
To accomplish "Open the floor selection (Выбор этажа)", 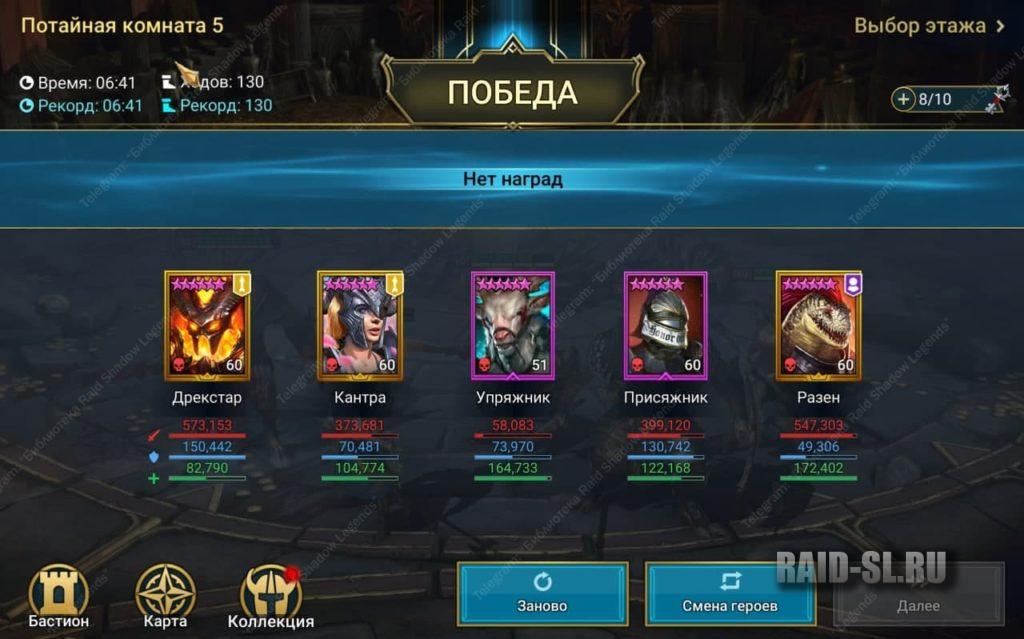I will tap(929, 26).
